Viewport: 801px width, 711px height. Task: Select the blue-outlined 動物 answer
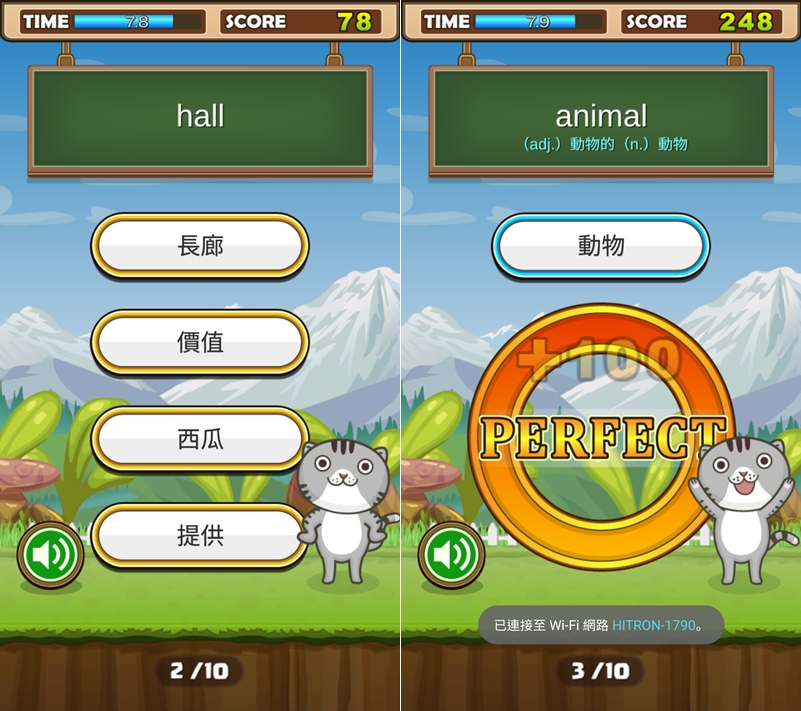[x=601, y=245]
